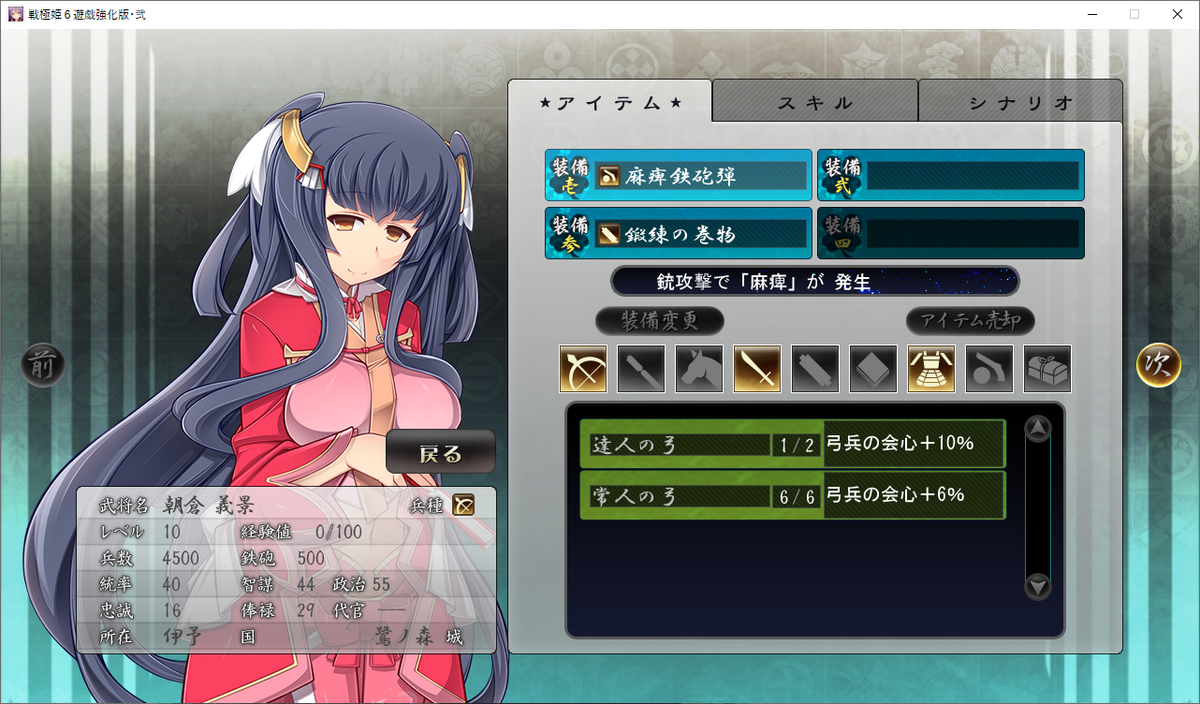1200x704 pixels.
Task: Choose the empty 装備 四 slot
Action: tap(950, 234)
